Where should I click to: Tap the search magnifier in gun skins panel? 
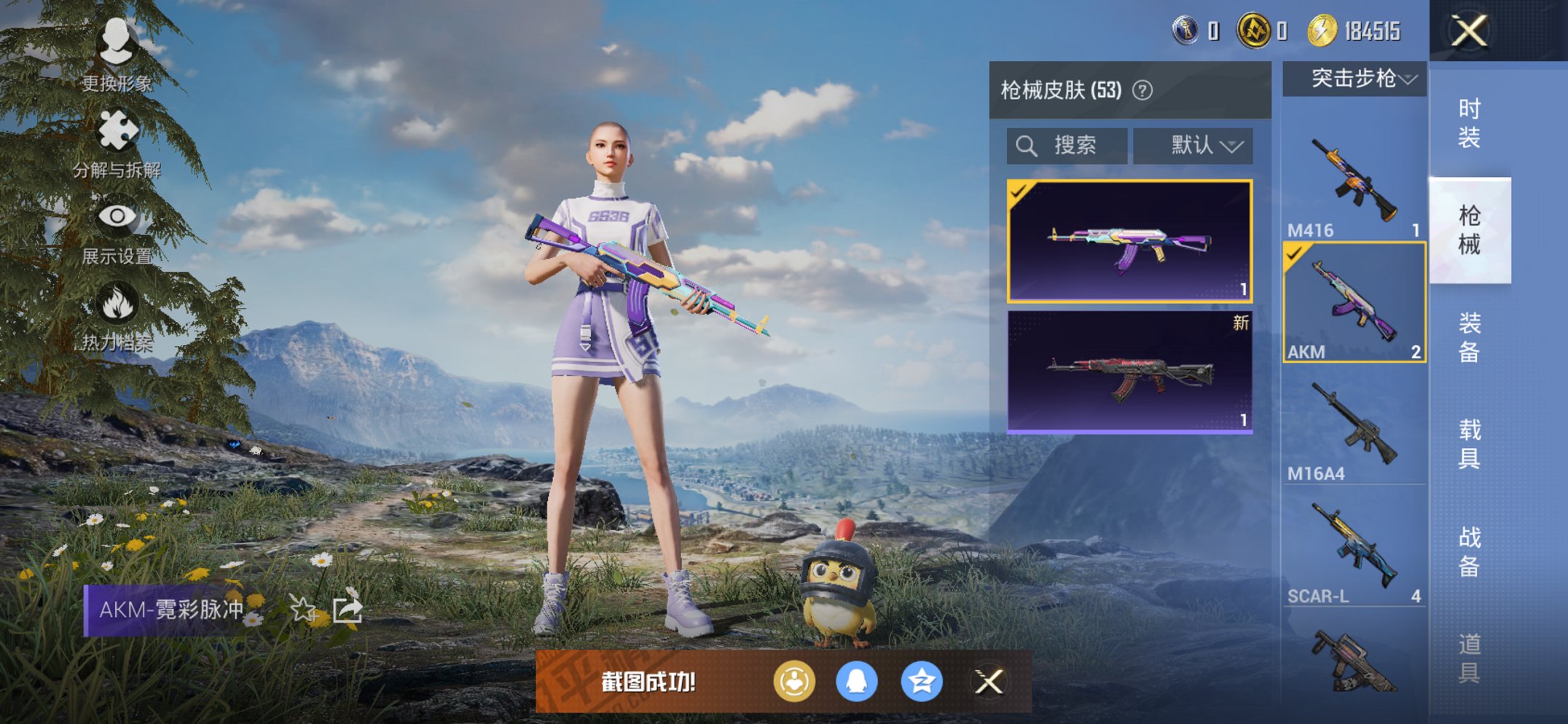[1027, 145]
